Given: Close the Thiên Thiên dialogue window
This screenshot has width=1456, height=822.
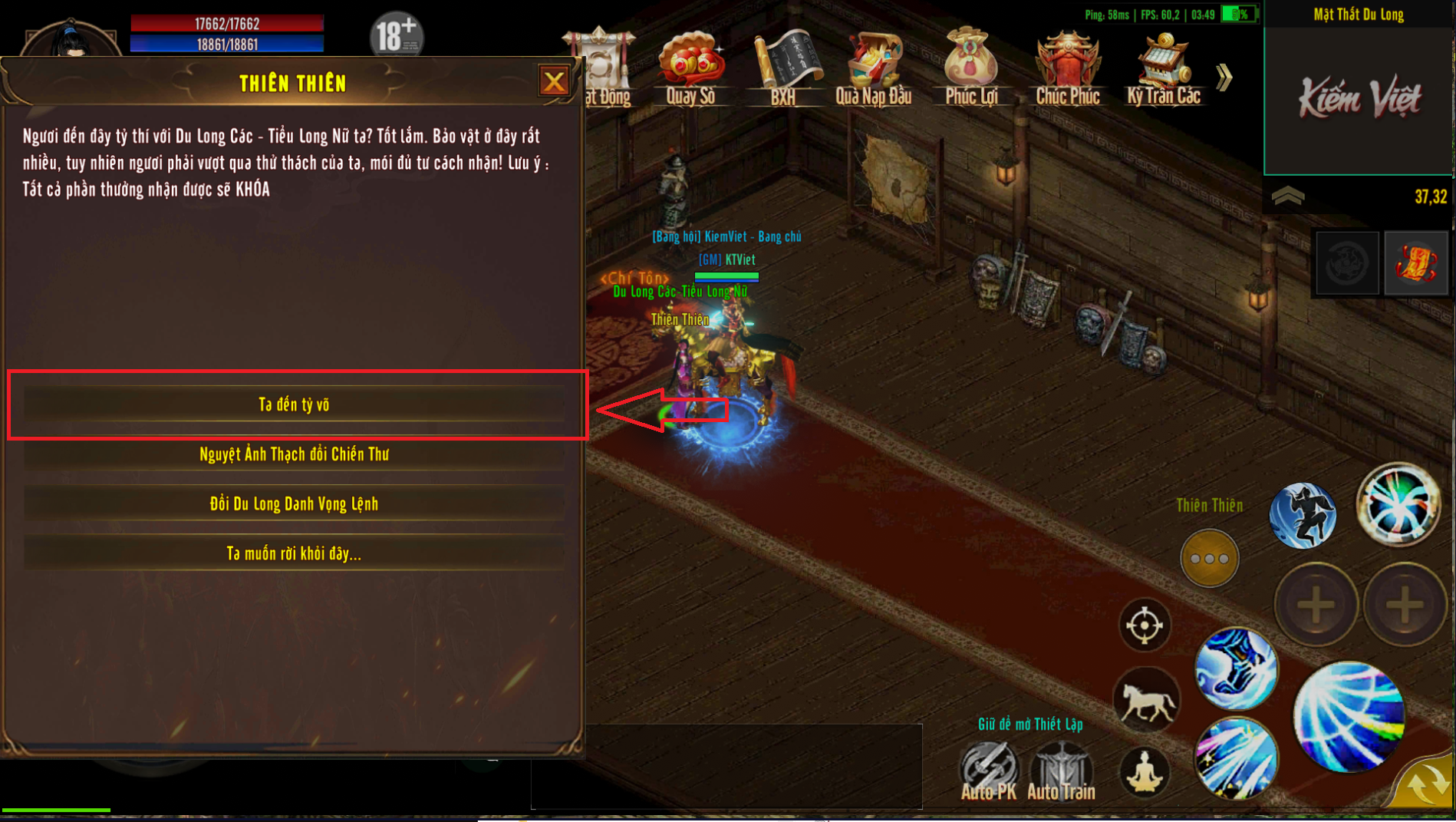Looking at the screenshot, I should click(553, 81).
